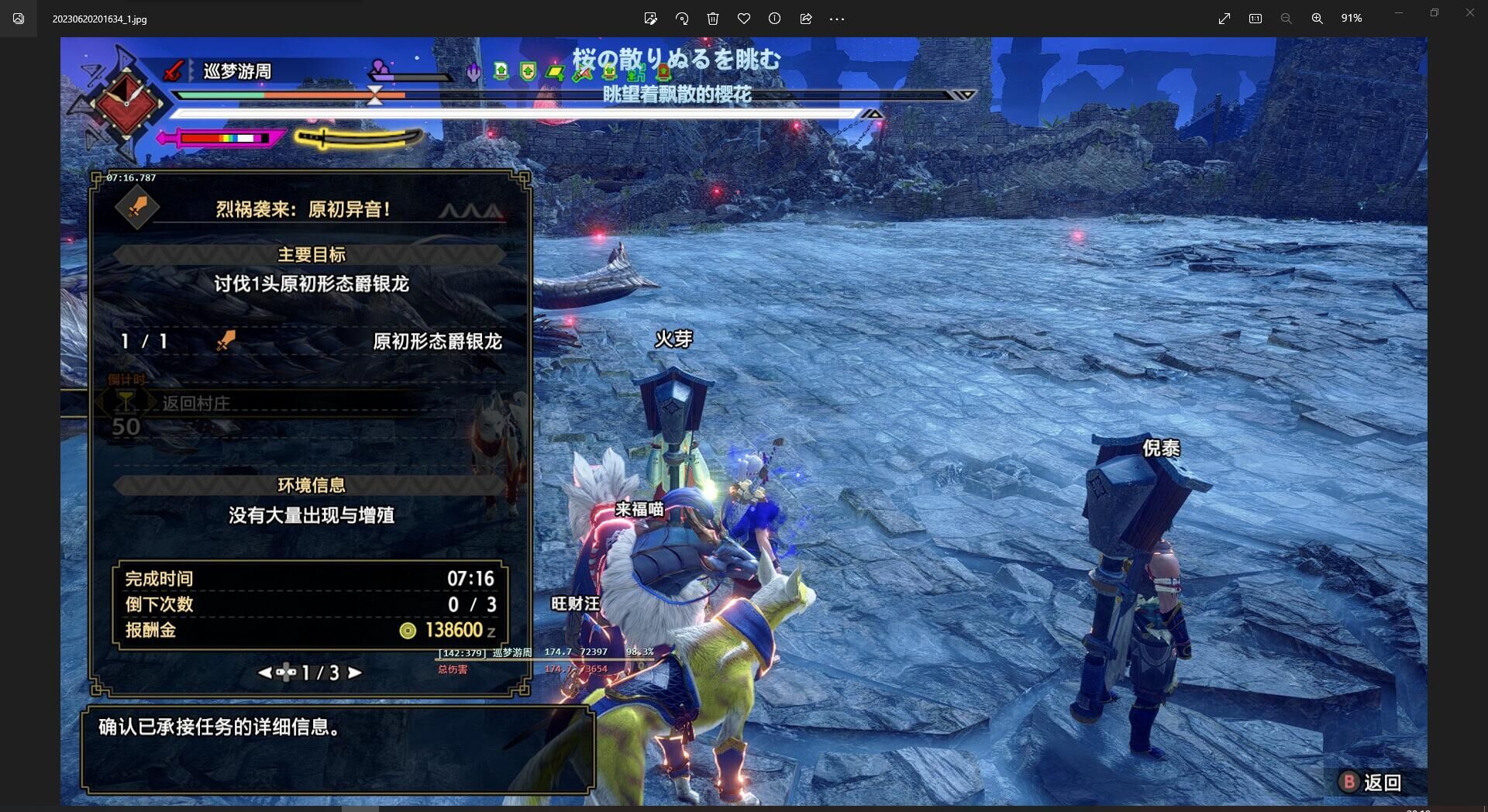The image size is (1488, 812).
Task: Select the hammer quest icon beside the title
Action: click(137, 208)
